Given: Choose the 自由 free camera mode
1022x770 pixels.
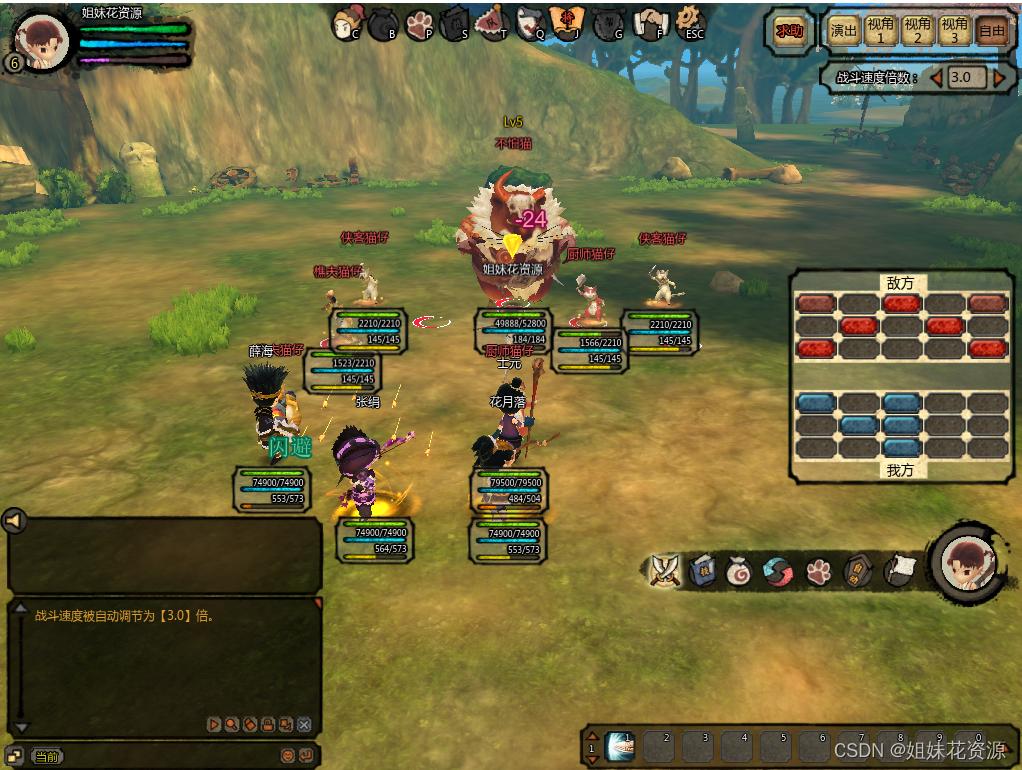Looking at the screenshot, I should pyautogui.click(x=991, y=31).
